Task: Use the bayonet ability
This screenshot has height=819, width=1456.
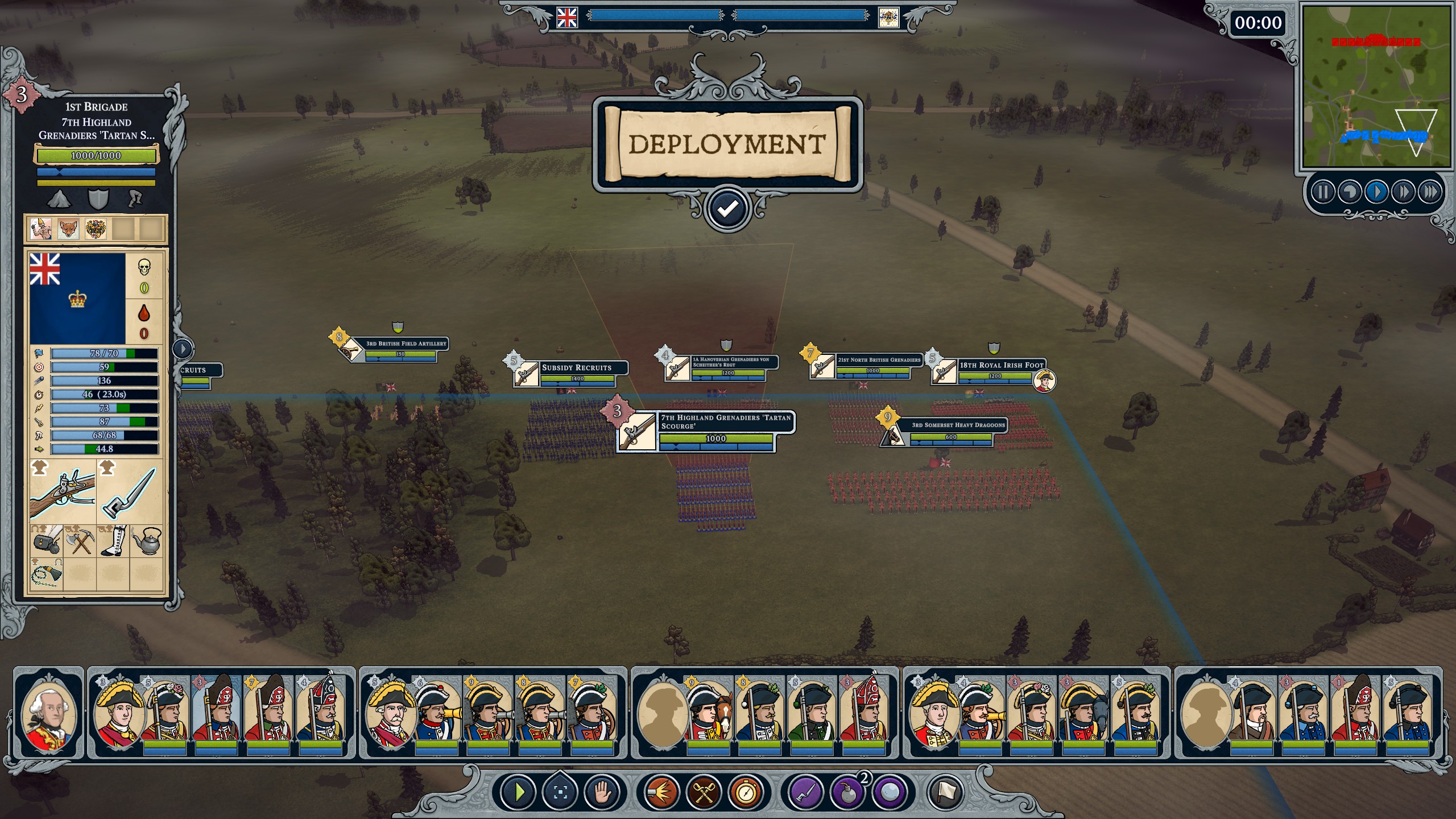Action: click(805, 792)
